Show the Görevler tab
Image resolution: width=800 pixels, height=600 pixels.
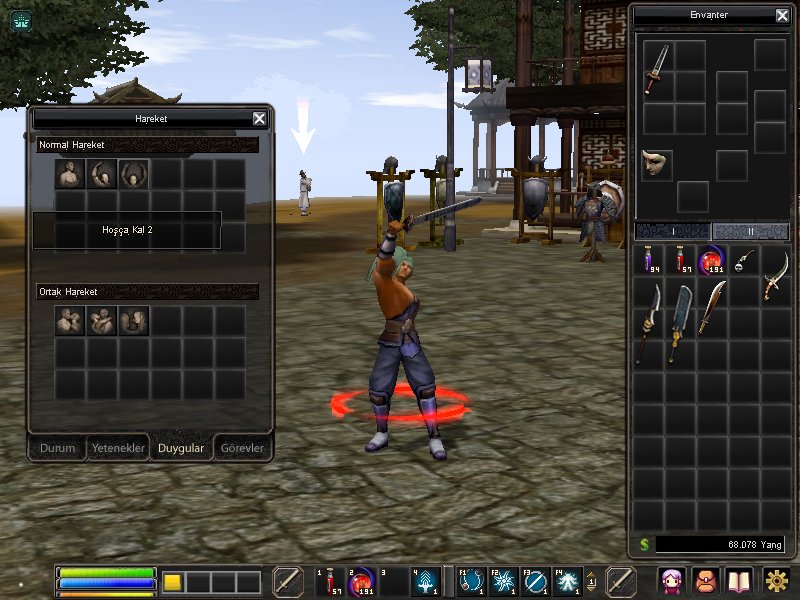tap(242, 448)
